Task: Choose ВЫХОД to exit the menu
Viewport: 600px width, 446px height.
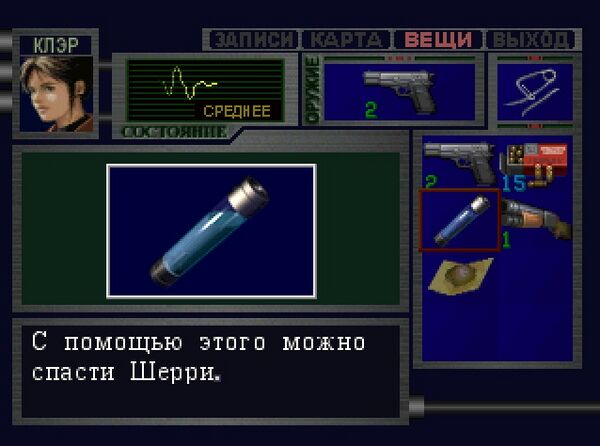Action: [531, 40]
